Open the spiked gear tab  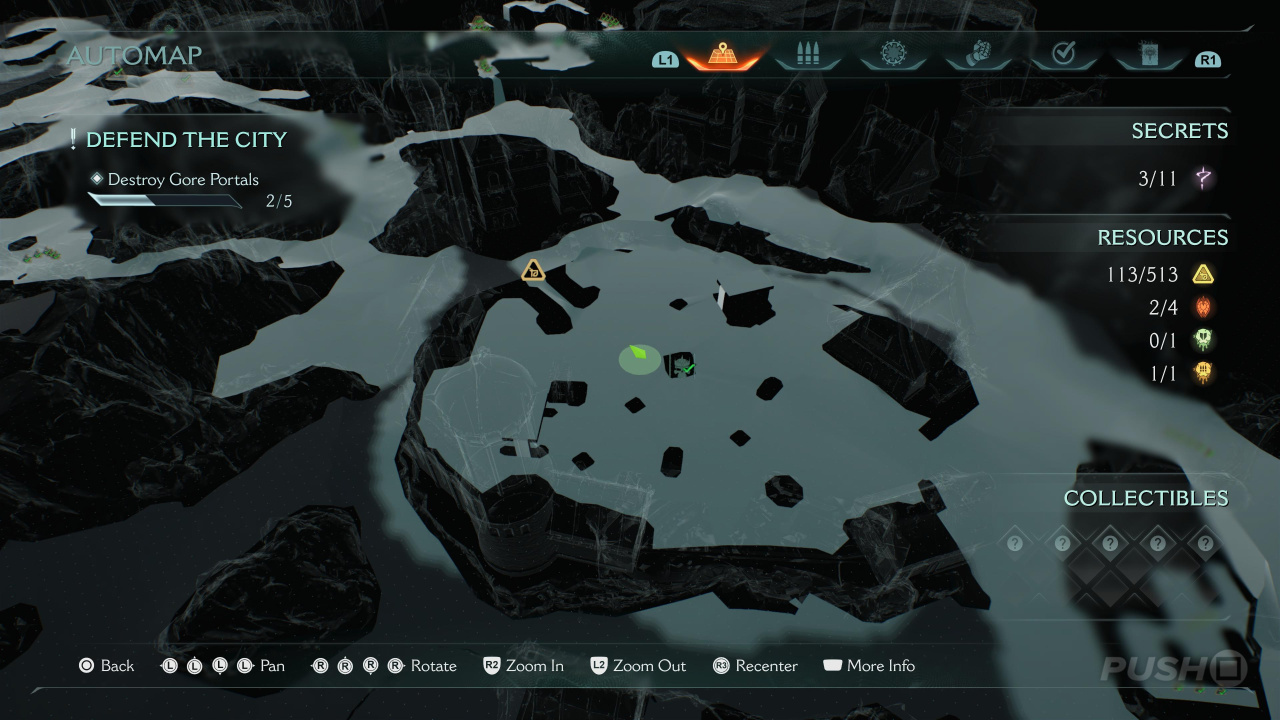[892, 55]
